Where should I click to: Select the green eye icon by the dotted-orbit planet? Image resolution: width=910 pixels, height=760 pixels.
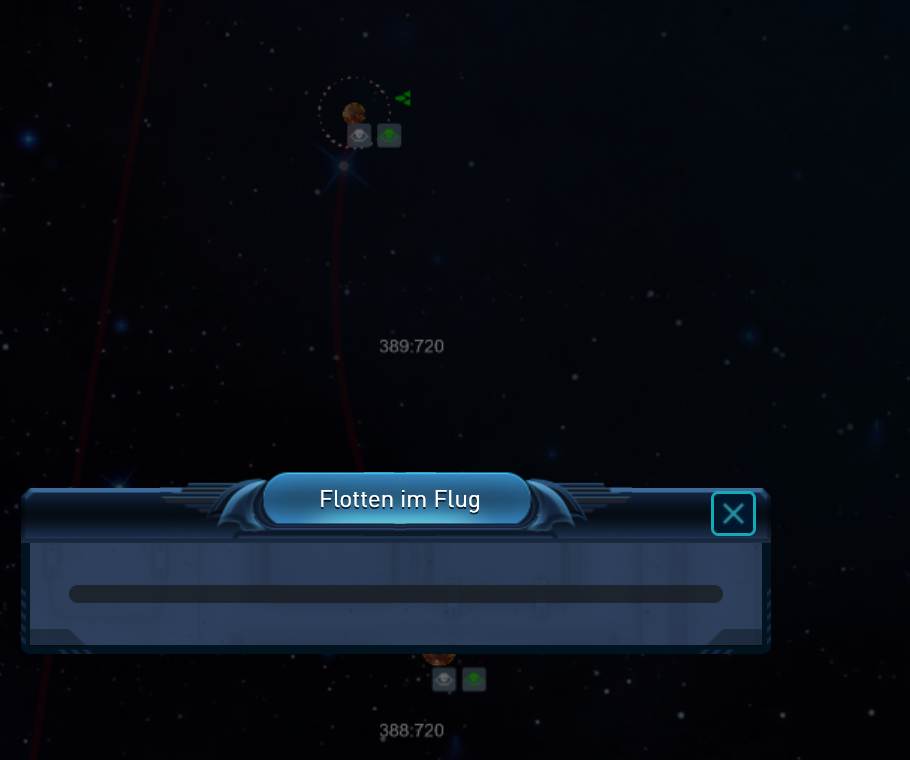point(389,136)
